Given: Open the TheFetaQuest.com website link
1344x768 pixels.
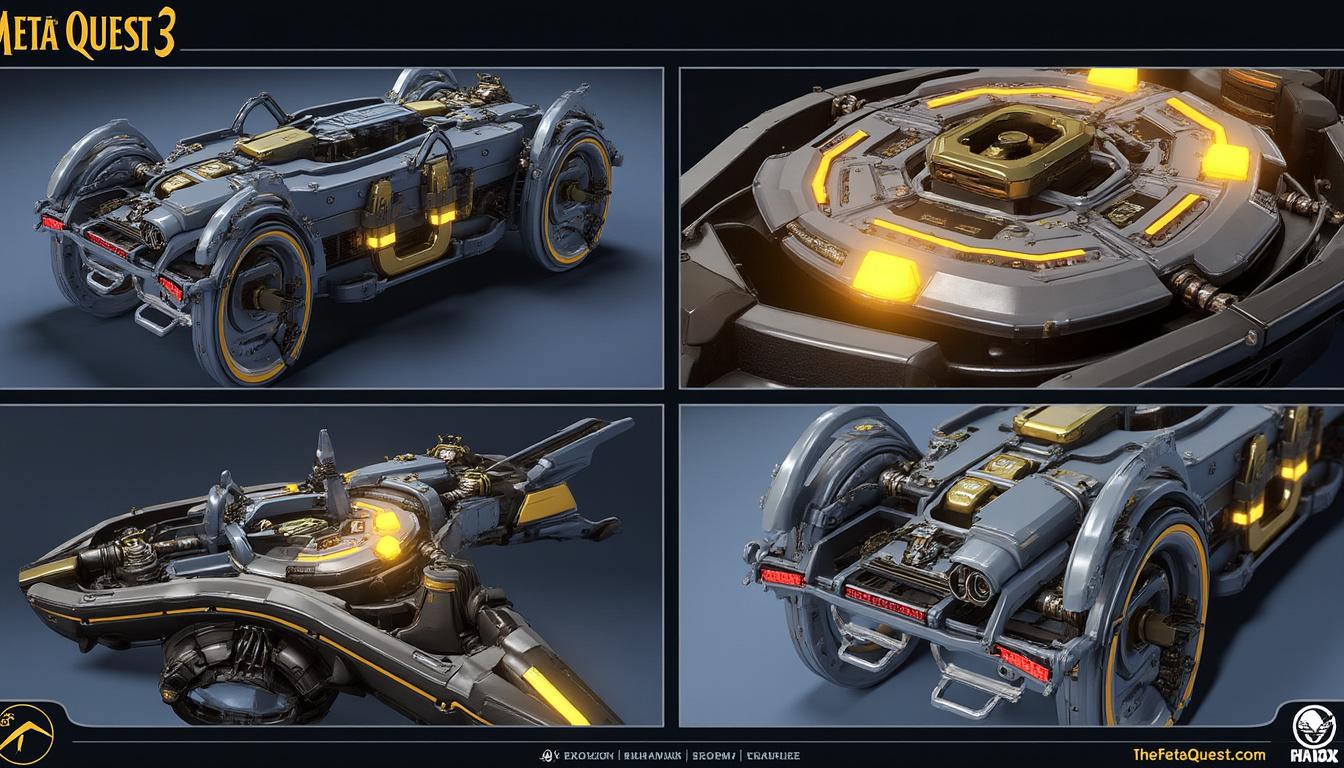Looking at the screenshot, I should (1200, 755).
